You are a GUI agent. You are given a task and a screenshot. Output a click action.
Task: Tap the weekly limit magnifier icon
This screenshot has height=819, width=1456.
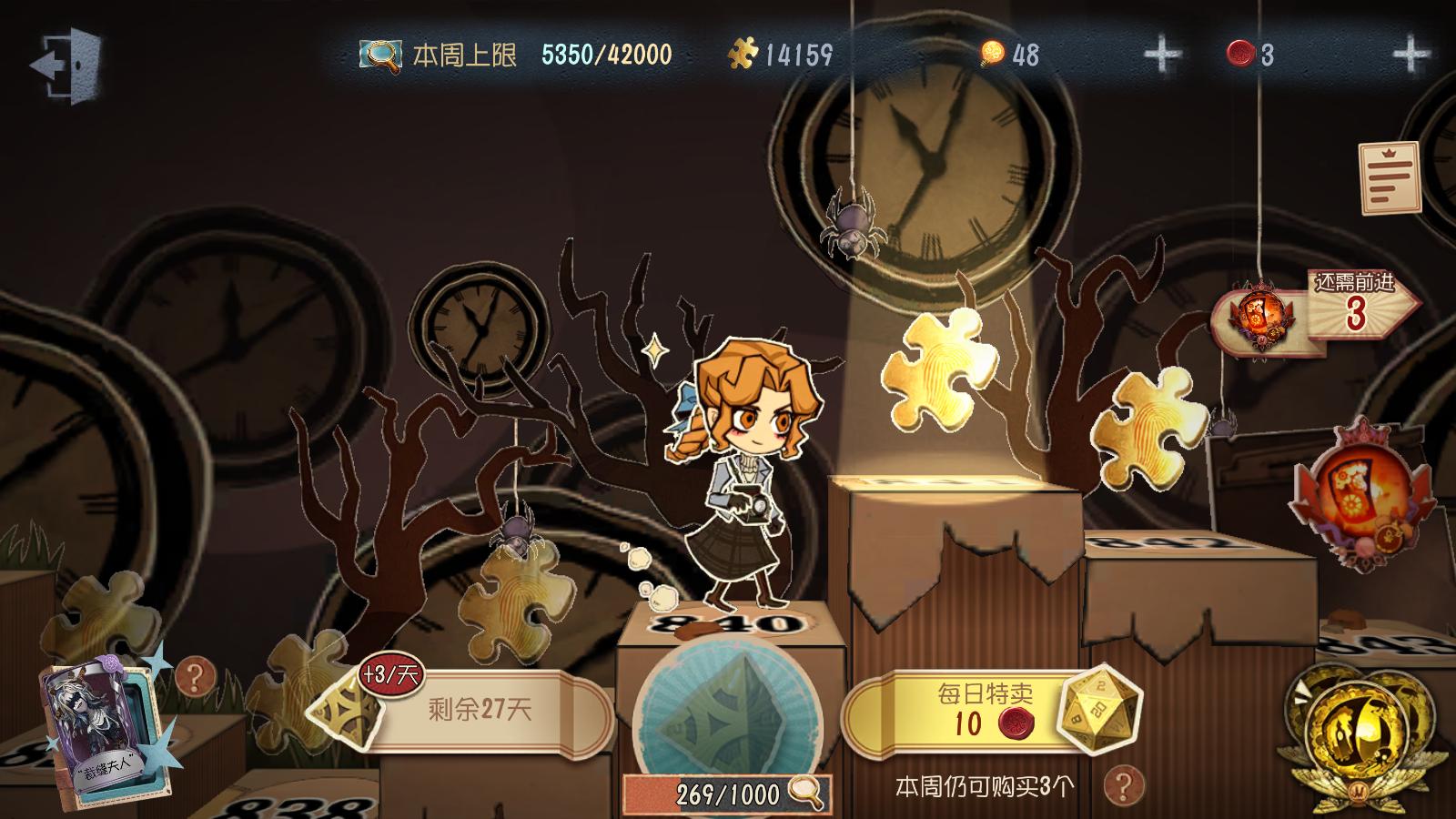[x=379, y=56]
